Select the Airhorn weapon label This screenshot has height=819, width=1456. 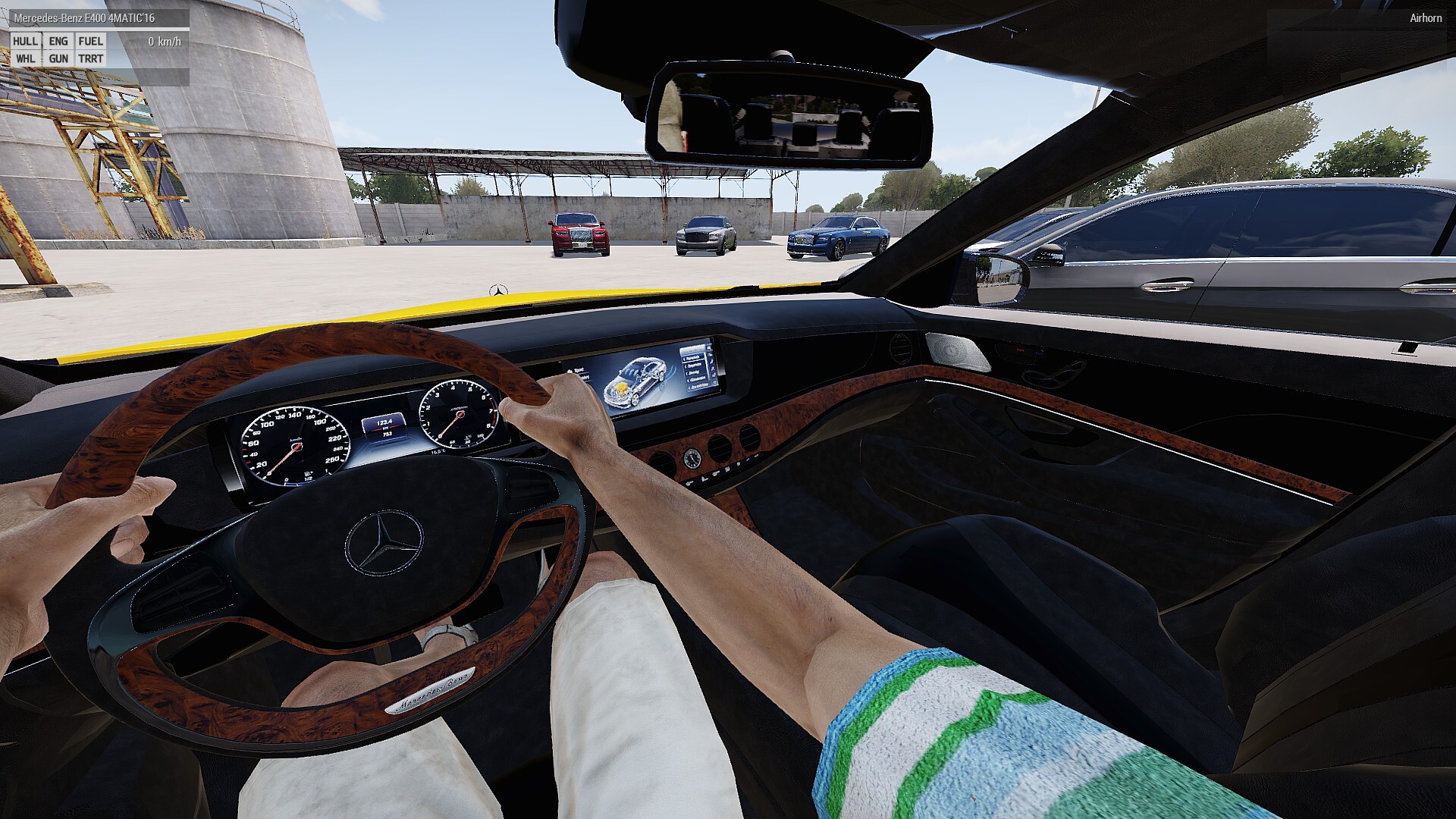1426,17
